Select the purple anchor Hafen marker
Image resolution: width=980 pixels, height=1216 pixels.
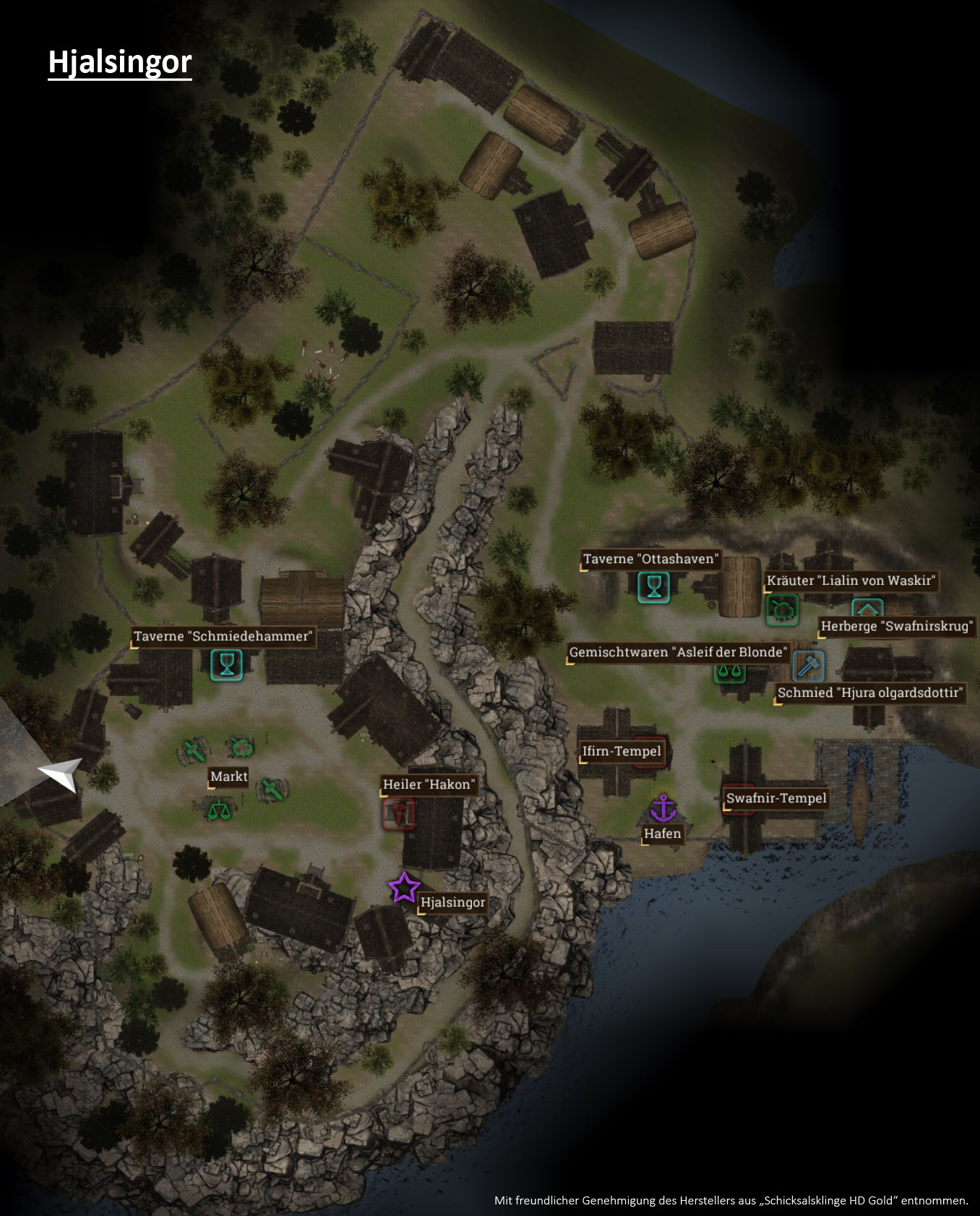(663, 808)
